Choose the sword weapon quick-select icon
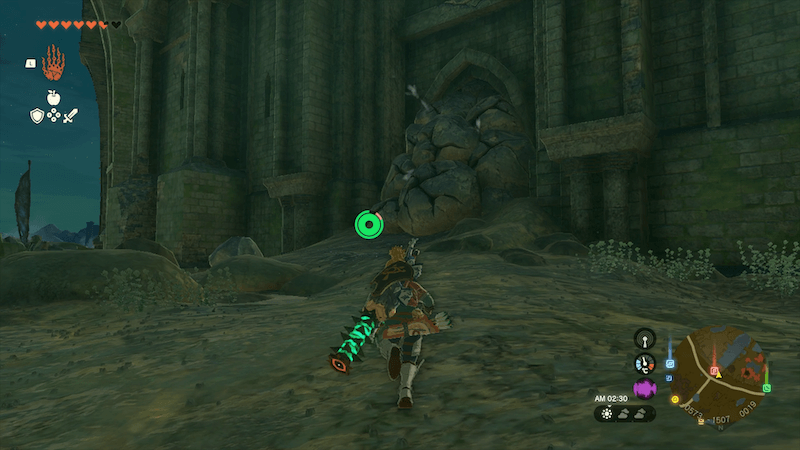The image size is (800, 450). 70,116
